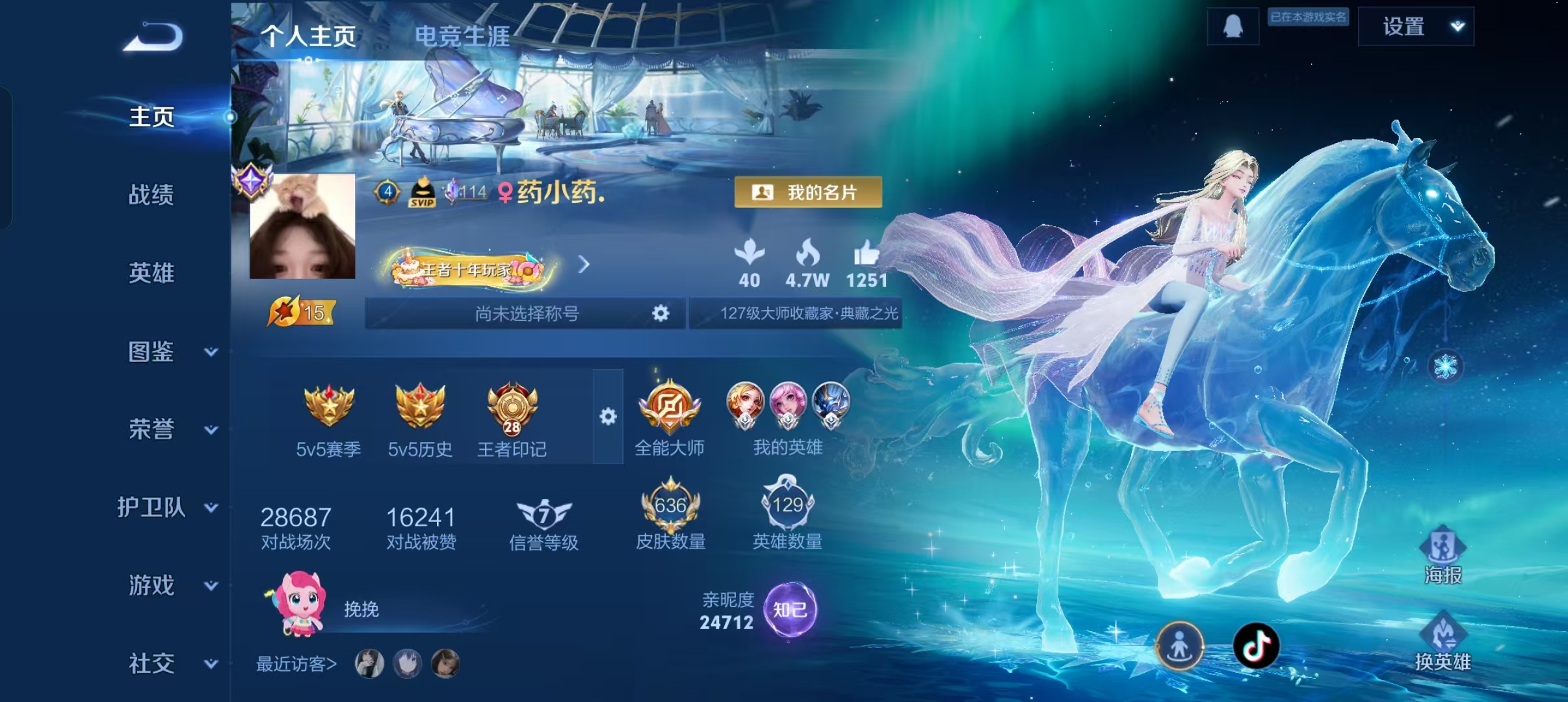Choose a title via 尚未选择称号
This screenshot has height=702, width=1568.
tap(526, 314)
